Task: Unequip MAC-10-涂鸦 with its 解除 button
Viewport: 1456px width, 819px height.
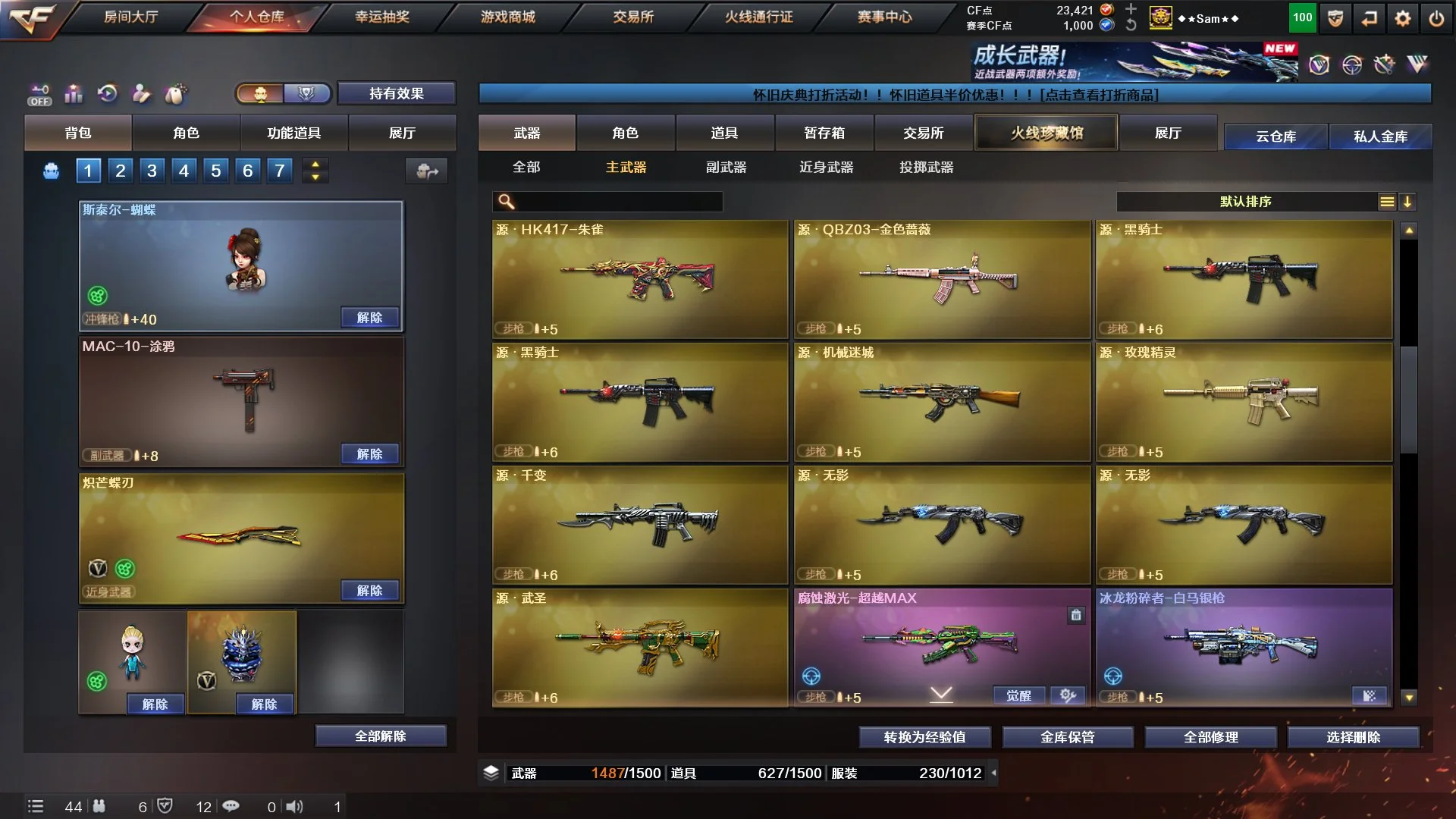Action: coord(369,453)
